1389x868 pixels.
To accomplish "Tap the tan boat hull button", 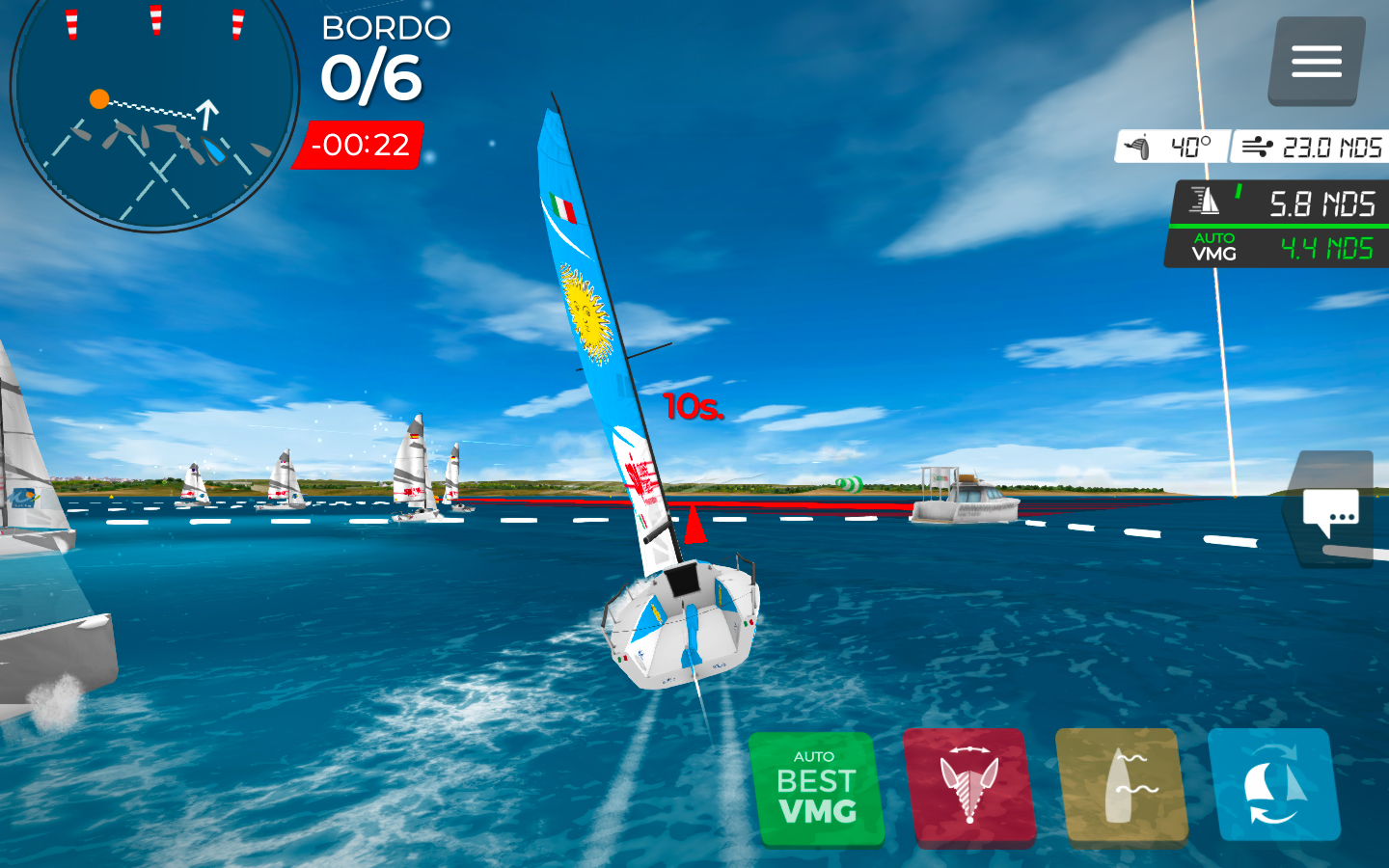I will (x=1122, y=787).
